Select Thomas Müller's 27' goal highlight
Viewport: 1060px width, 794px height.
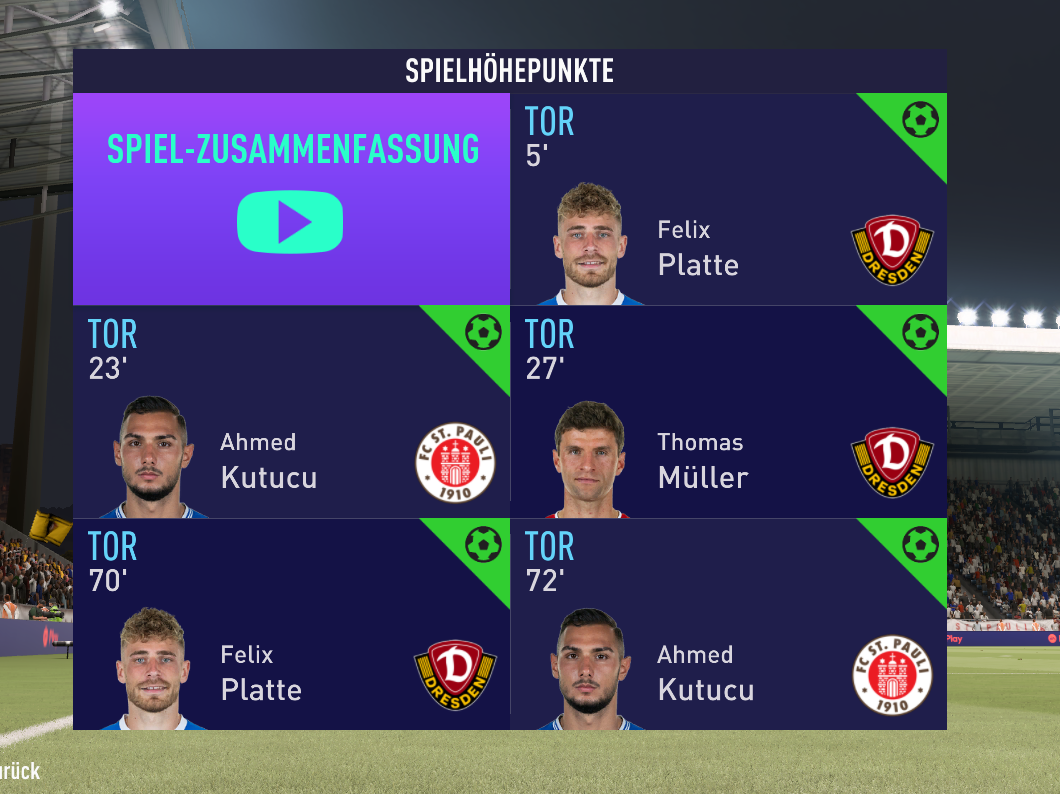coord(728,412)
